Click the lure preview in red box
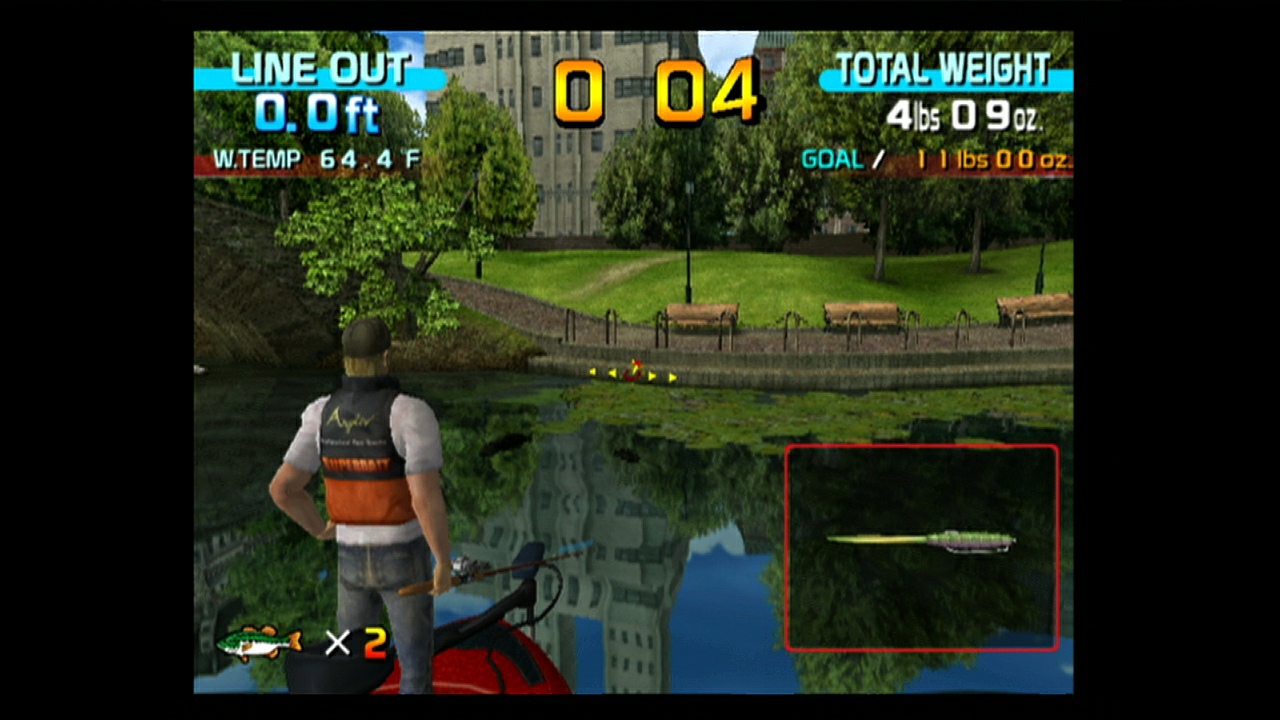The height and width of the screenshot is (720, 1280). (x=920, y=540)
